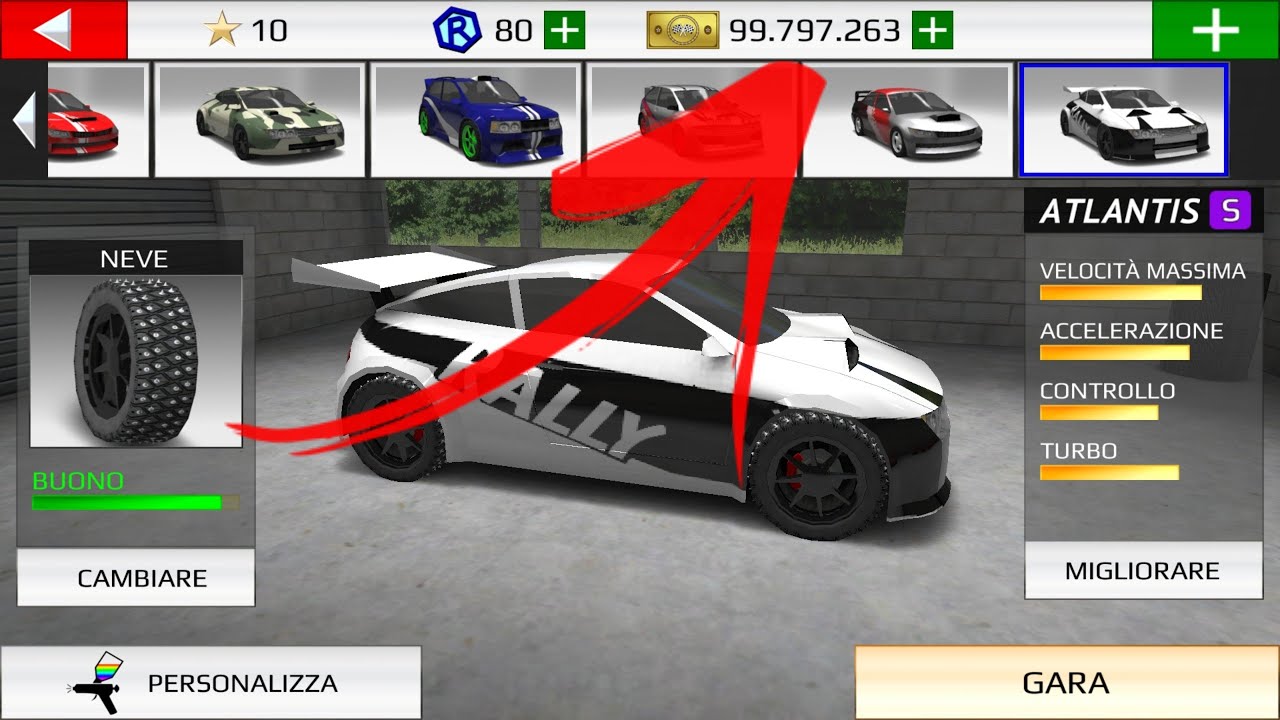Click MIGLIORARE to upgrade the Atlantis
The width and height of the screenshot is (1280, 720).
[x=1142, y=570]
